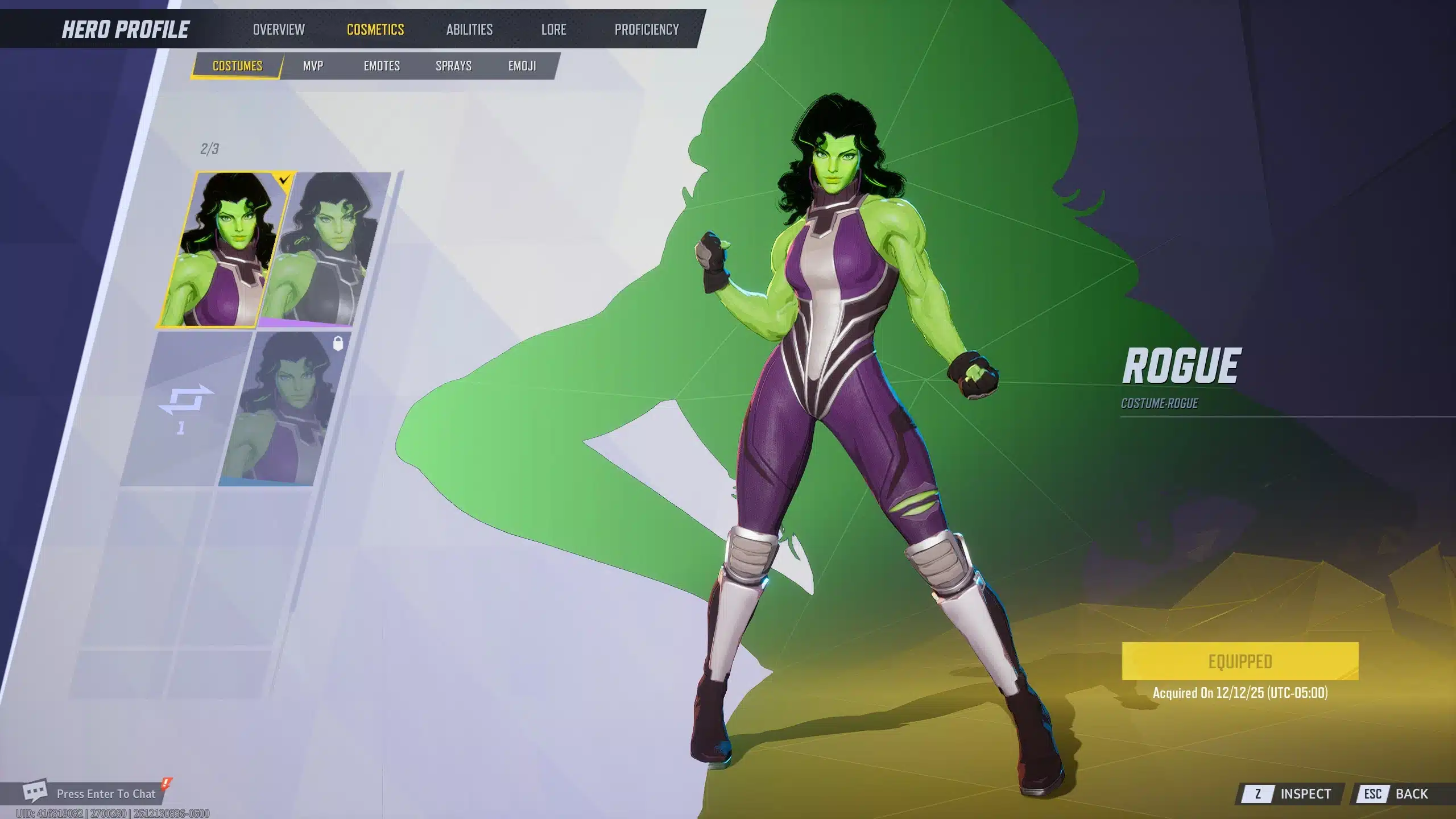Switch to the Proficiency tab
The height and width of the screenshot is (819, 1456).
click(x=647, y=30)
